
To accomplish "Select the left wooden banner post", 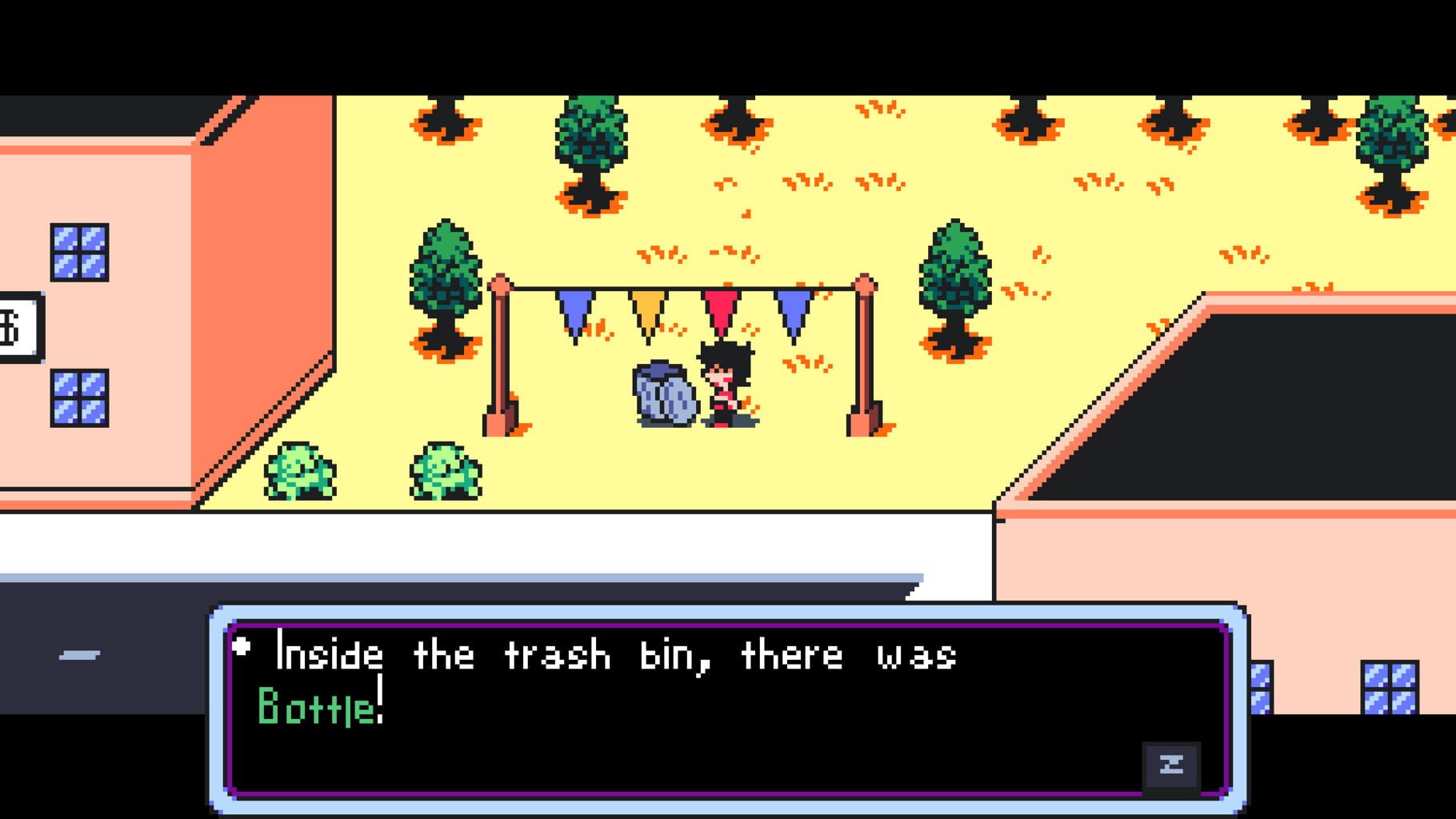I will [x=500, y=352].
